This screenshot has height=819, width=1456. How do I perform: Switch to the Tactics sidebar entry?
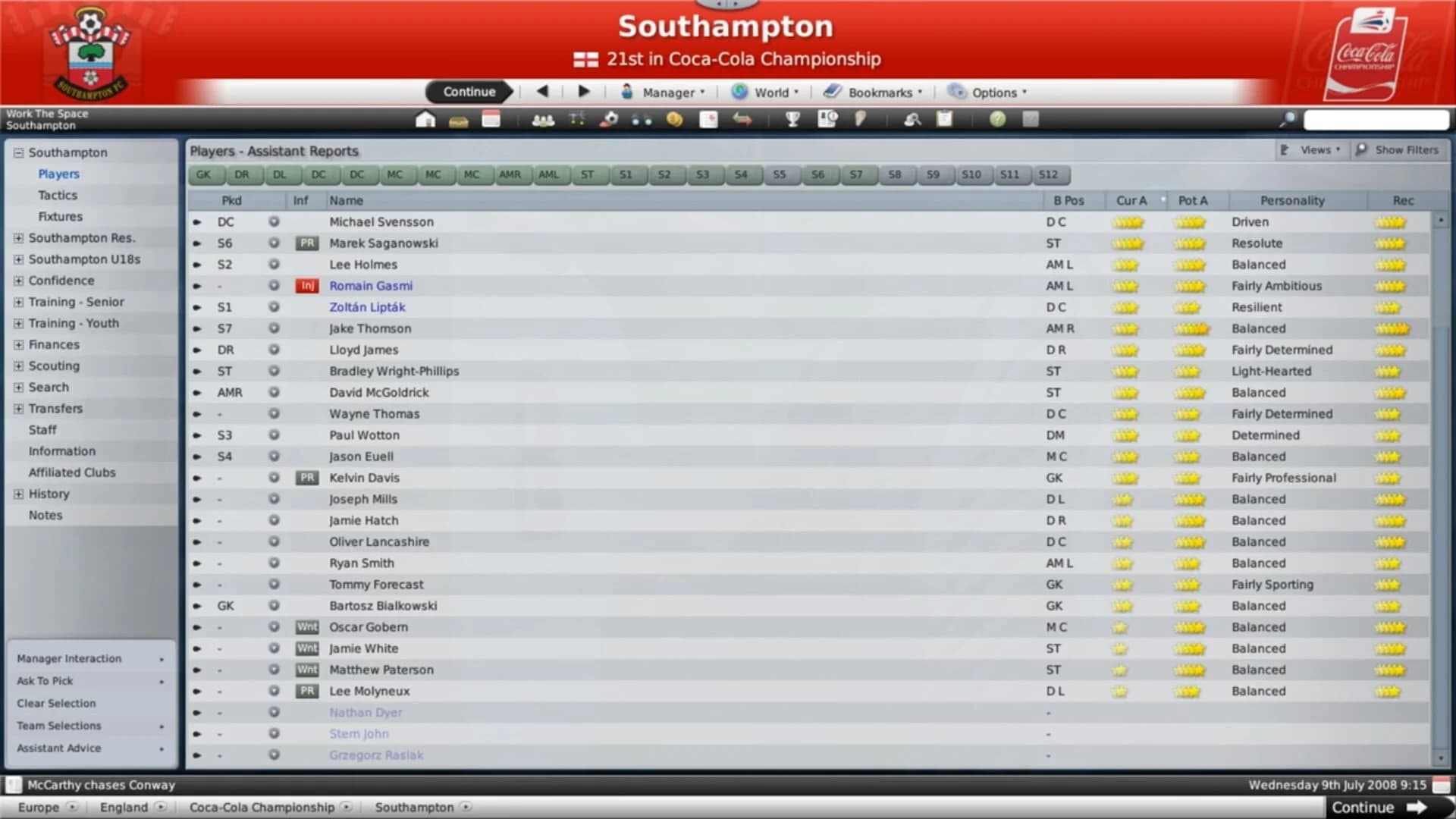[x=57, y=195]
